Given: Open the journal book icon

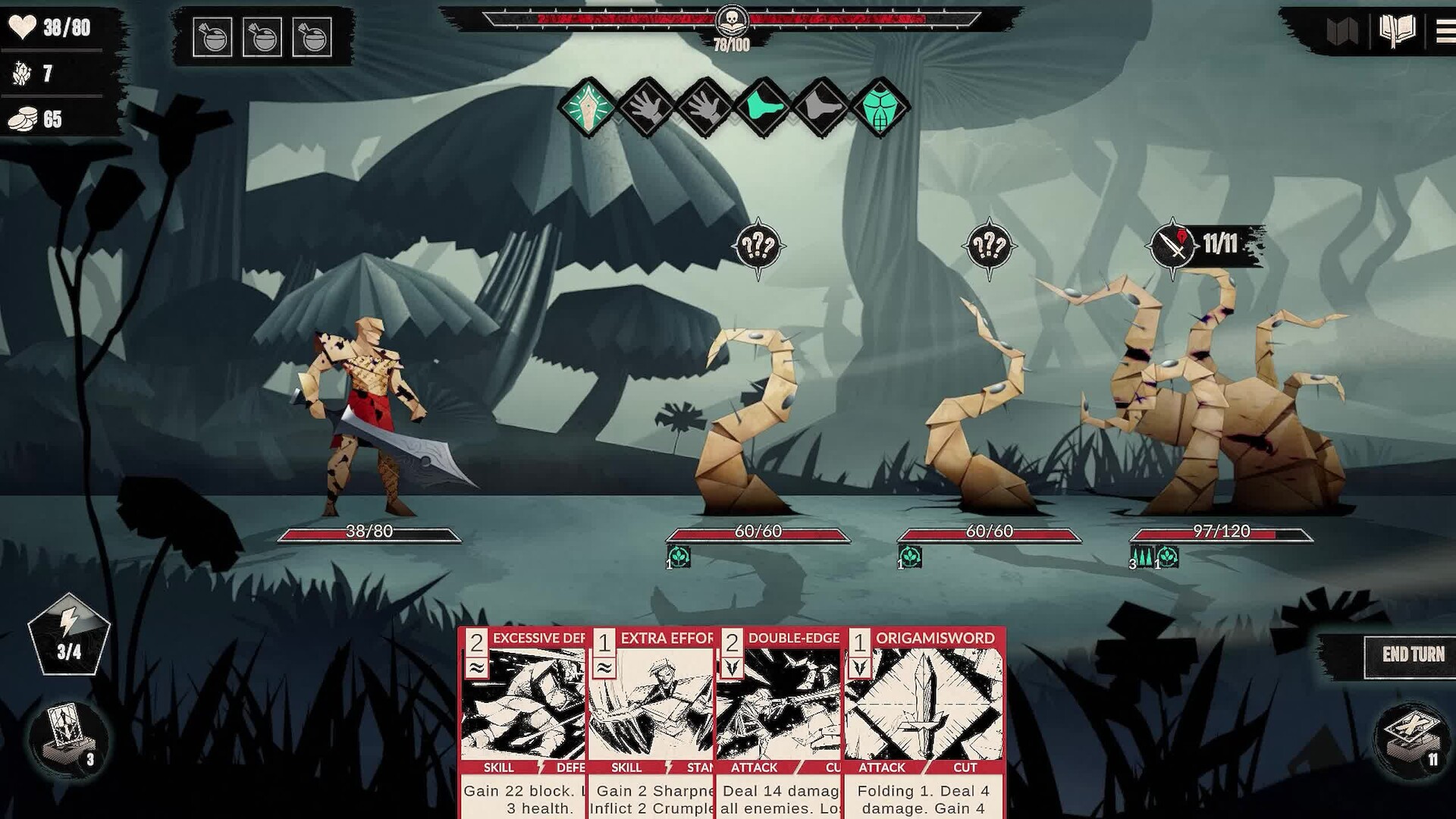Looking at the screenshot, I should 1397,32.
